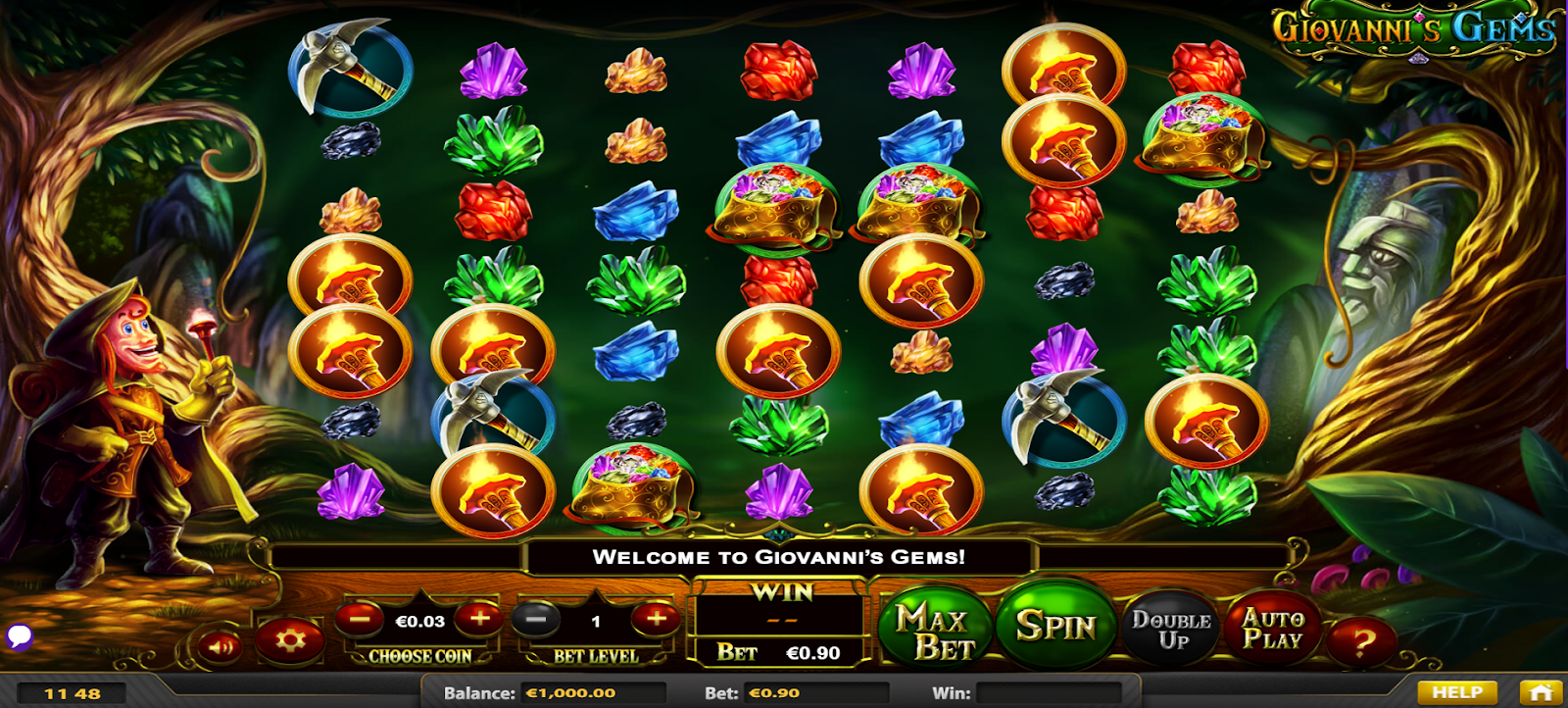The image size is (1568, 708).
Task: Spin the reels with the green Spin button
Action: coord(1055,627)
